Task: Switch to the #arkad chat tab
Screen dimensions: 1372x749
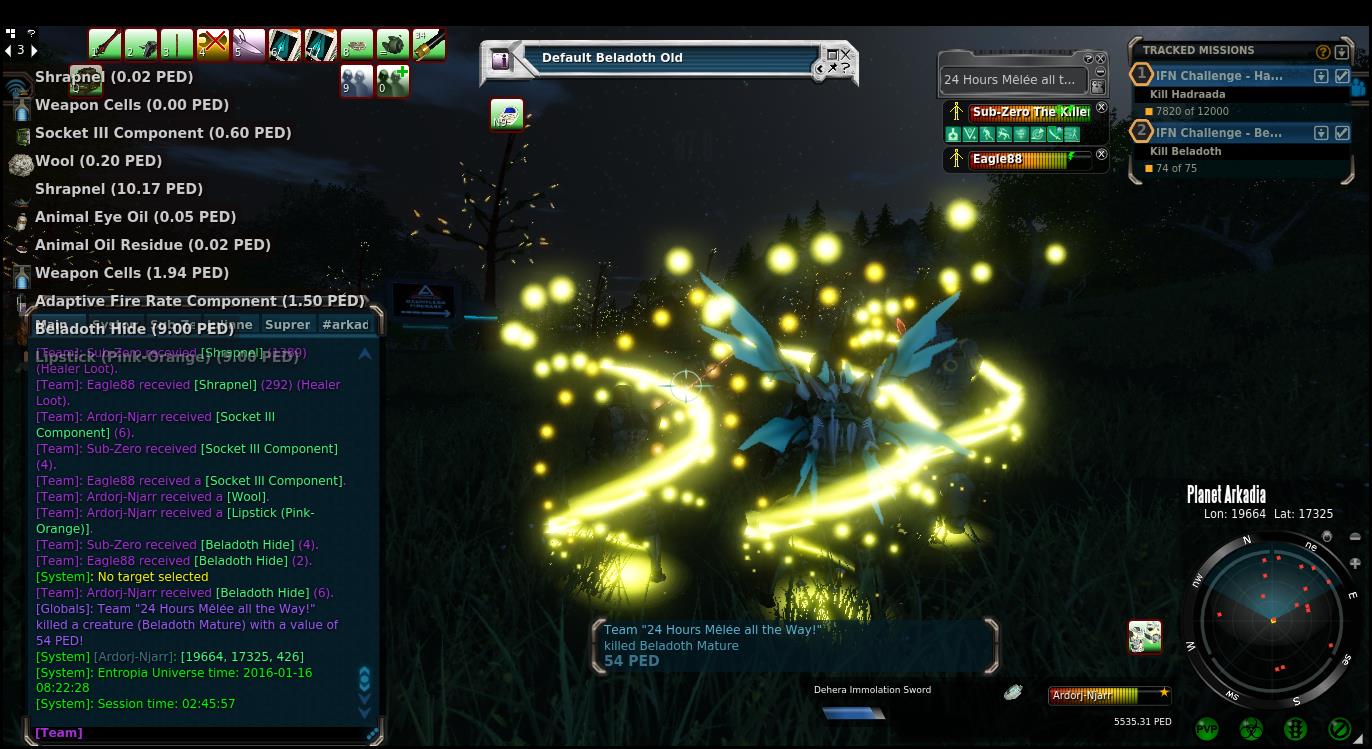Action: click(x=345, y=324)
